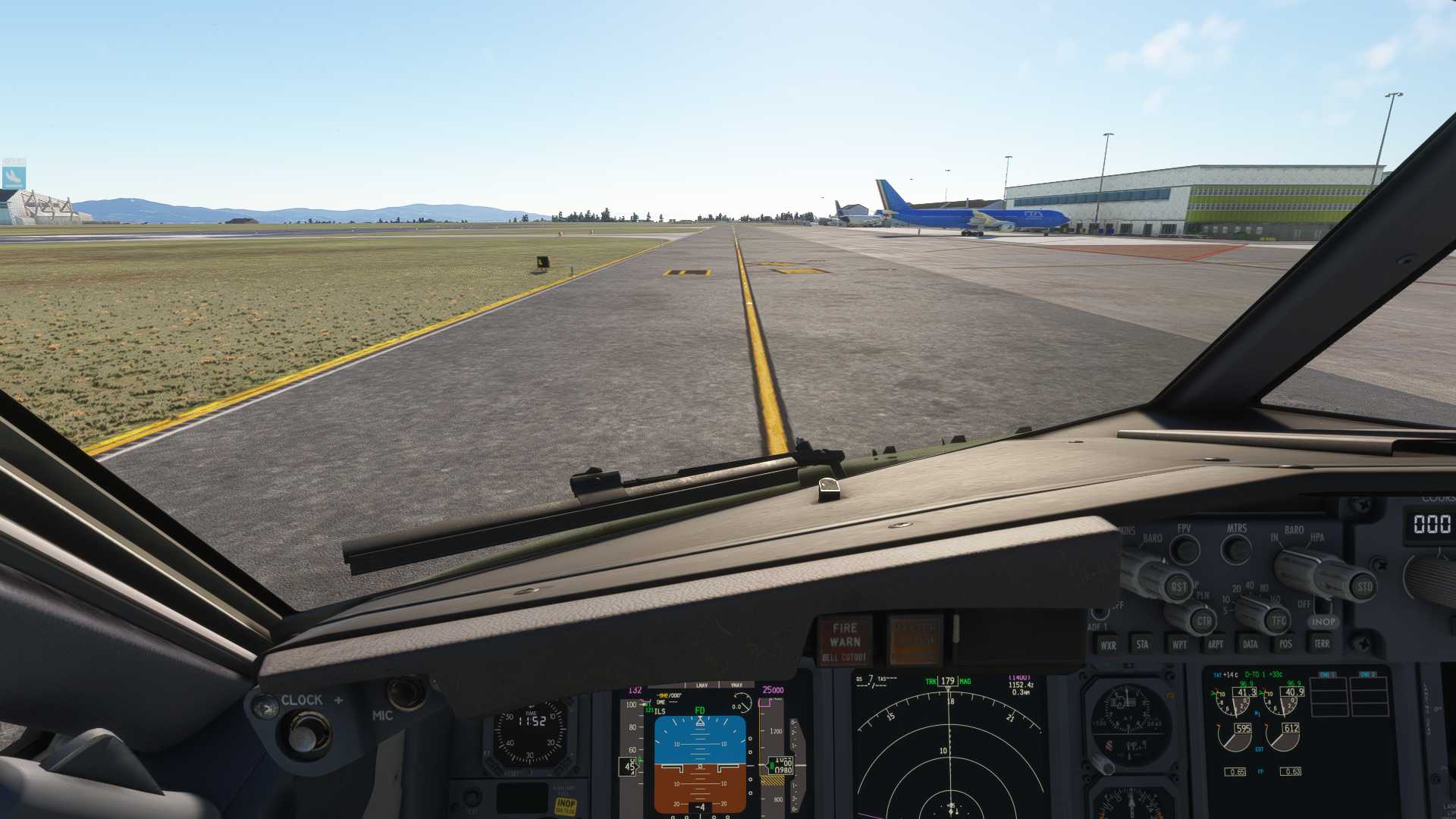Show airports with the ARPT button
This screenshot has height=819, width=1456.
point(1215,645)
